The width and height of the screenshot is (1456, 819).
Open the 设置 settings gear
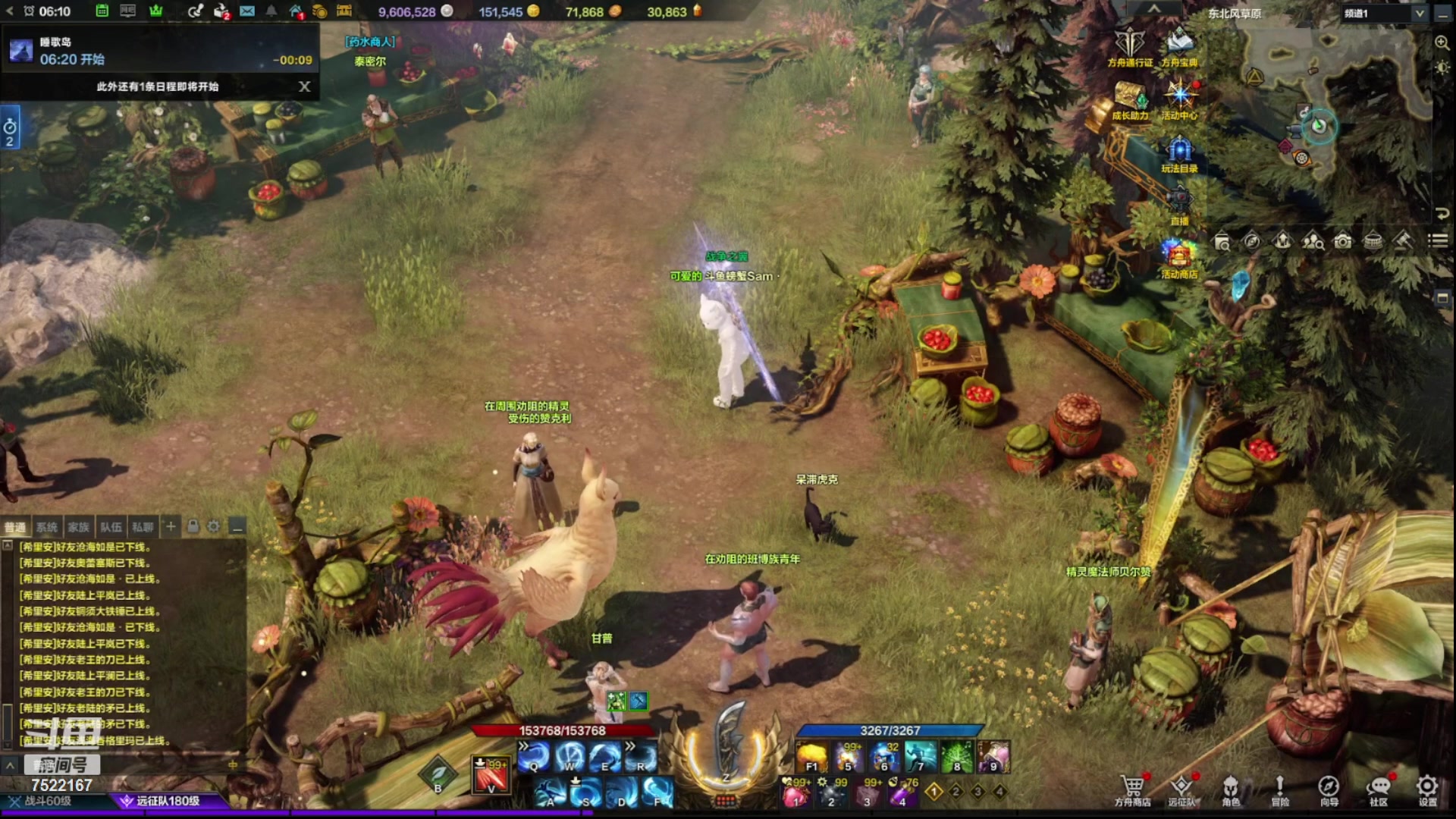point(1427,789)
